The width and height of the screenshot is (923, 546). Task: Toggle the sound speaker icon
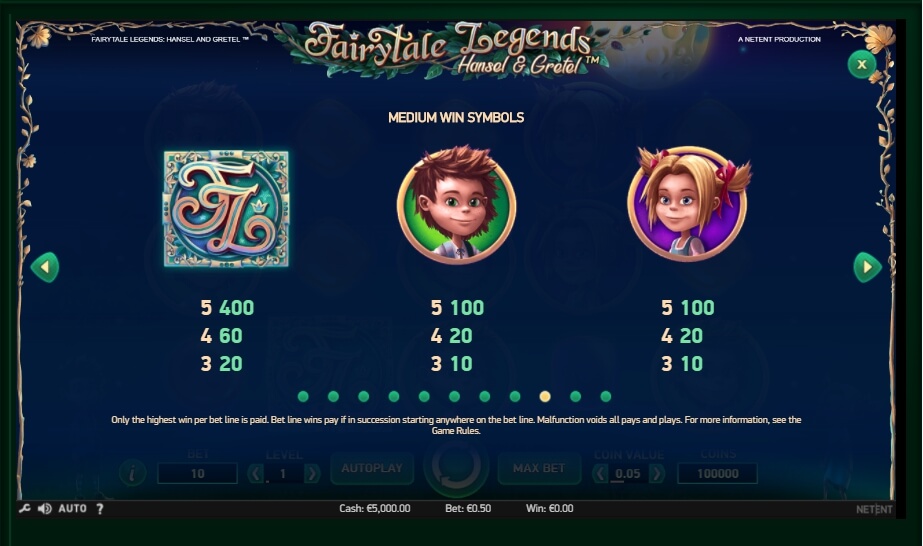point(45,509)
